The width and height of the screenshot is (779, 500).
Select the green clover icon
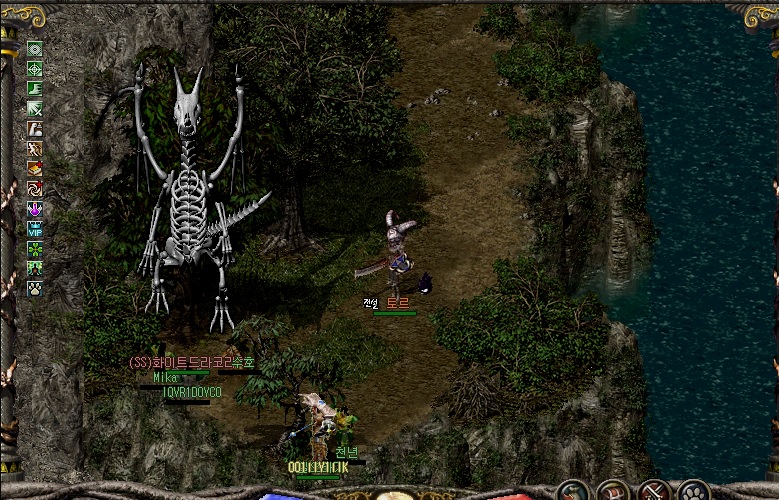coord(35,248)
